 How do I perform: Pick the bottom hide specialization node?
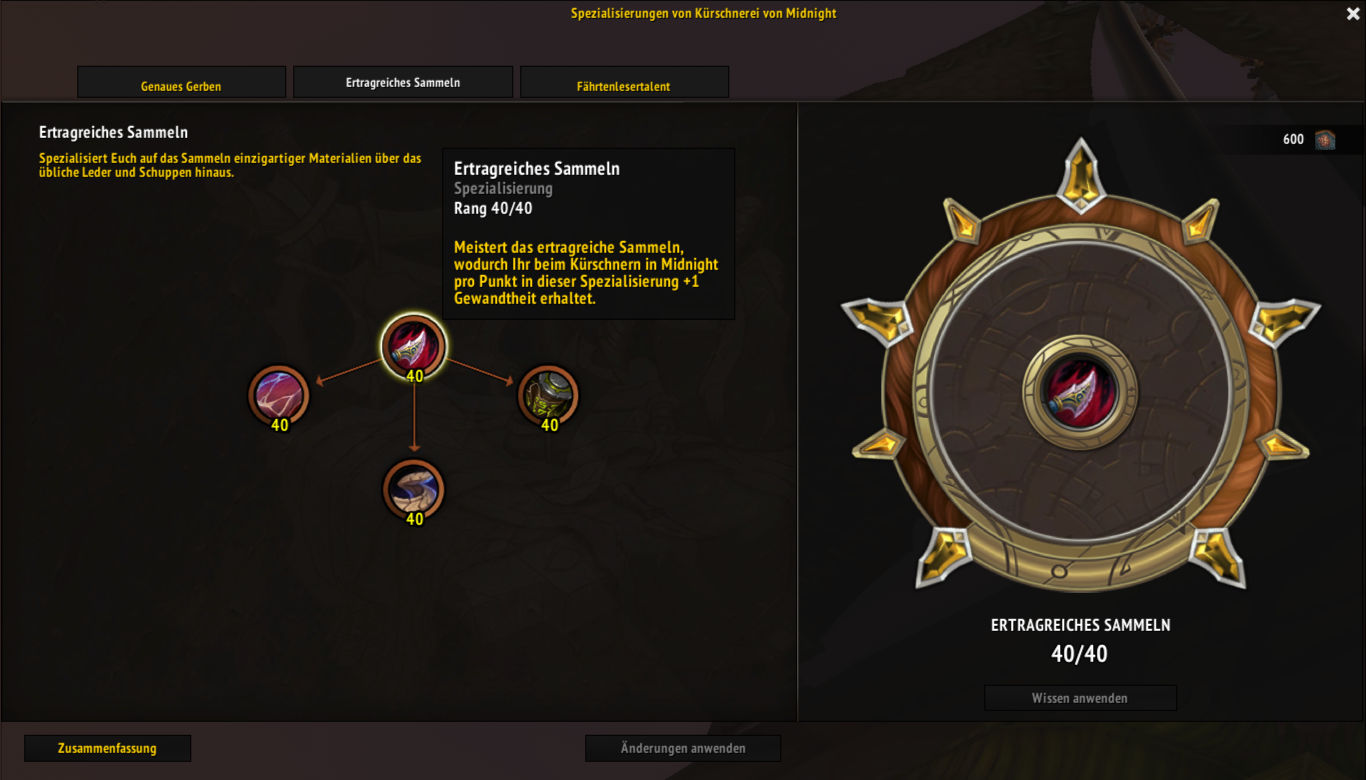(x=413, y=490)
